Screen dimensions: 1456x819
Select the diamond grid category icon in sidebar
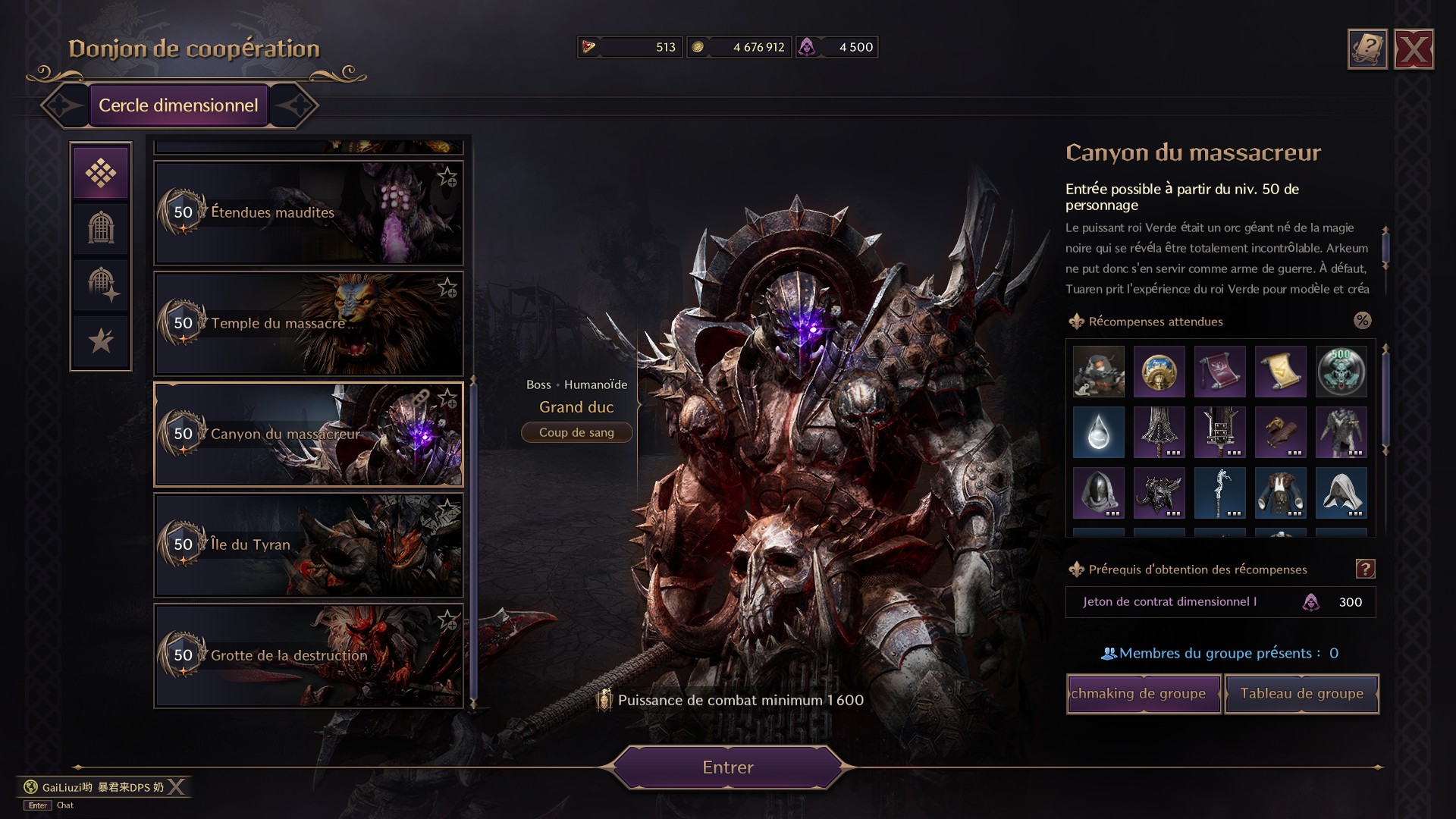point(101,172)
